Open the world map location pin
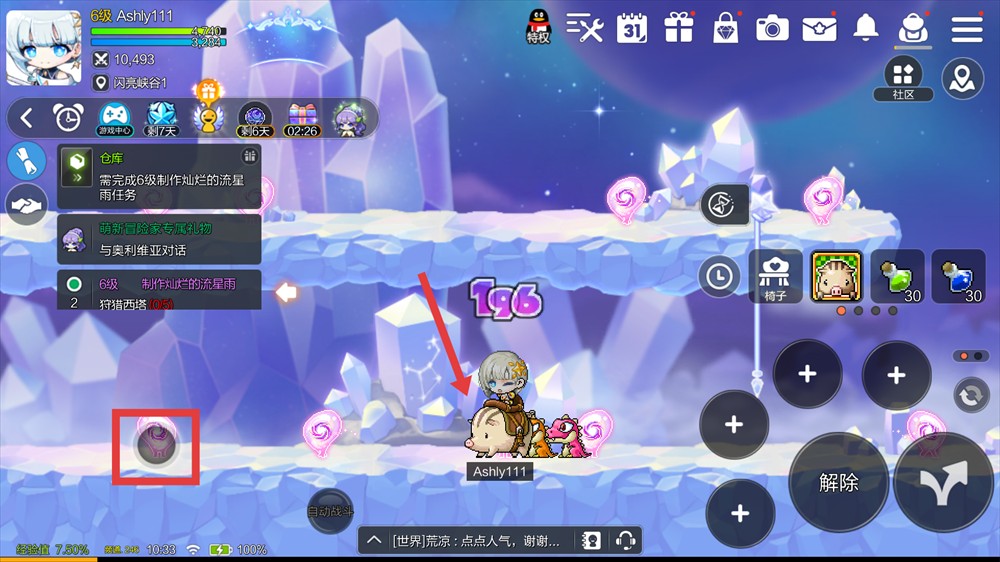1000x562 pixels. [x=963, y=78]
